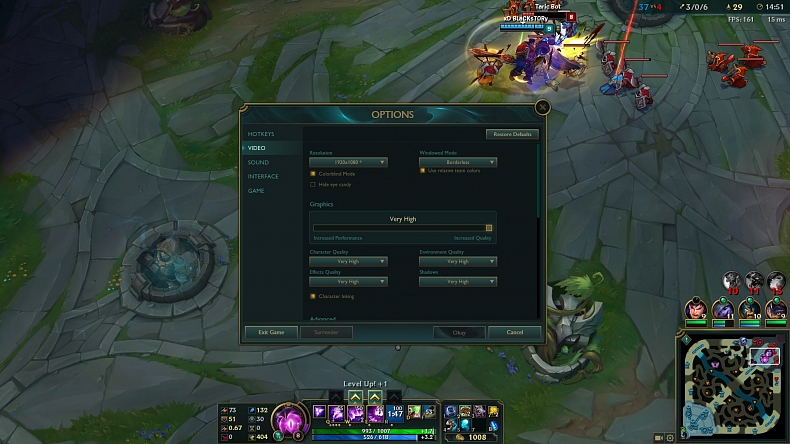Click the Exit Game button
This screenshot has height=444, width=790.
(271, 332)
